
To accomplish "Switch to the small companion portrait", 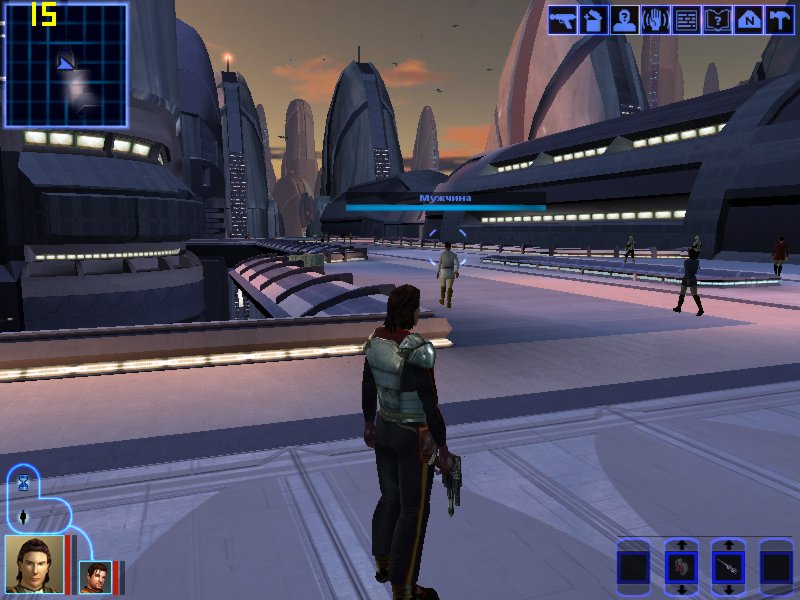I will click(x=95, y=577).
